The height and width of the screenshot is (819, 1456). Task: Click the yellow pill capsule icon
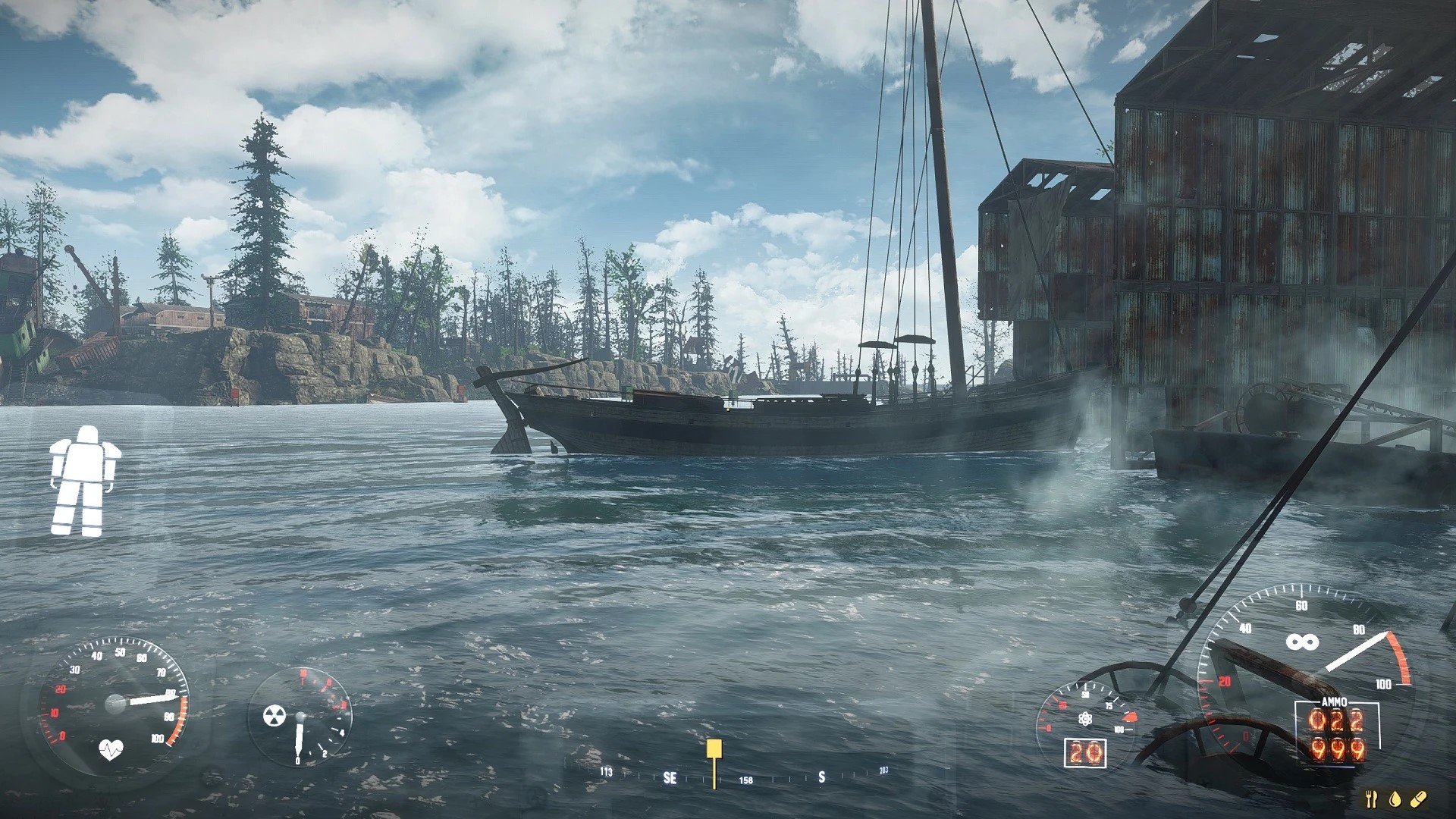[x=1419, y=798]
